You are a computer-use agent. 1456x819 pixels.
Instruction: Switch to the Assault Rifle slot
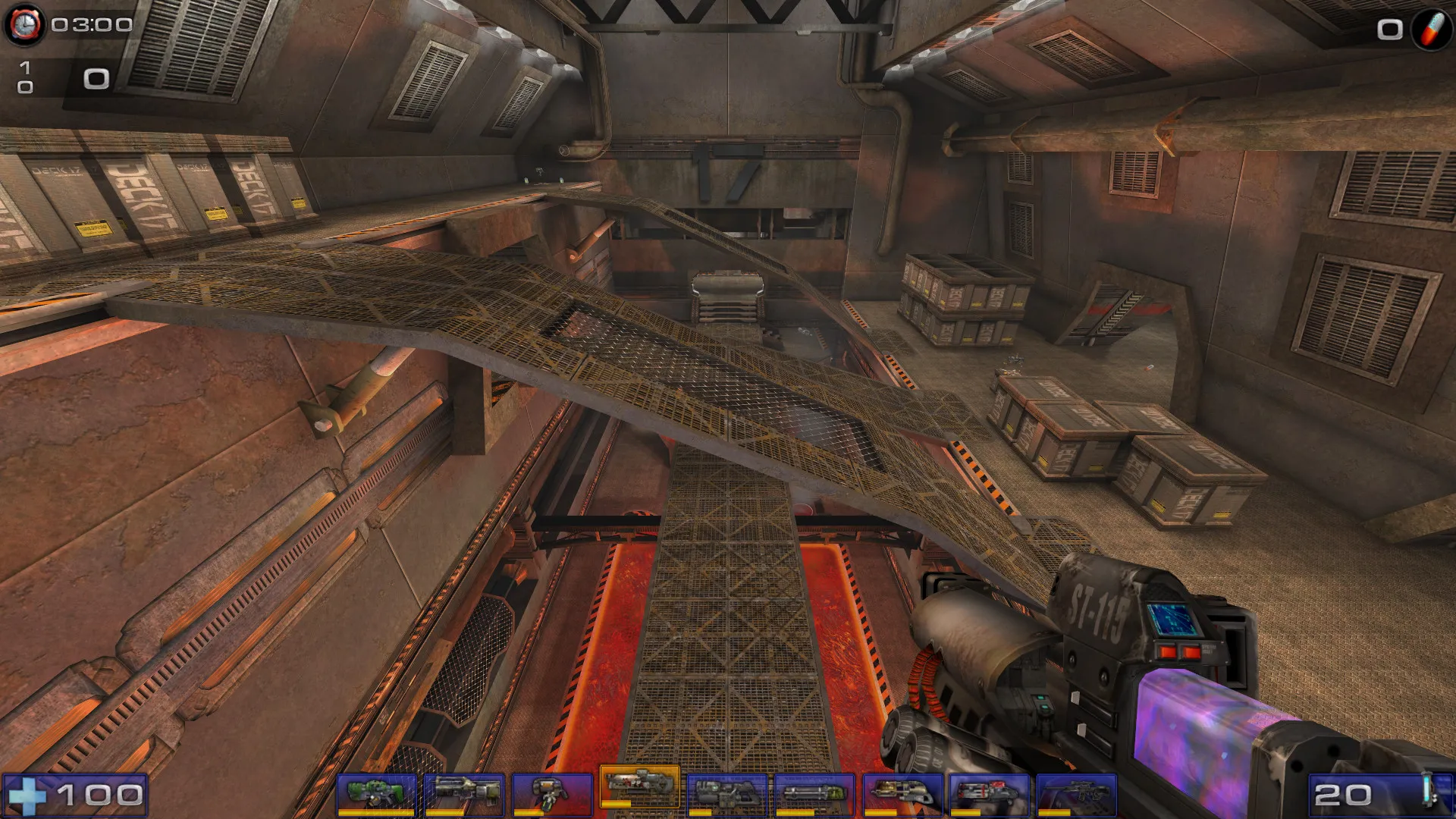(464, 794)
